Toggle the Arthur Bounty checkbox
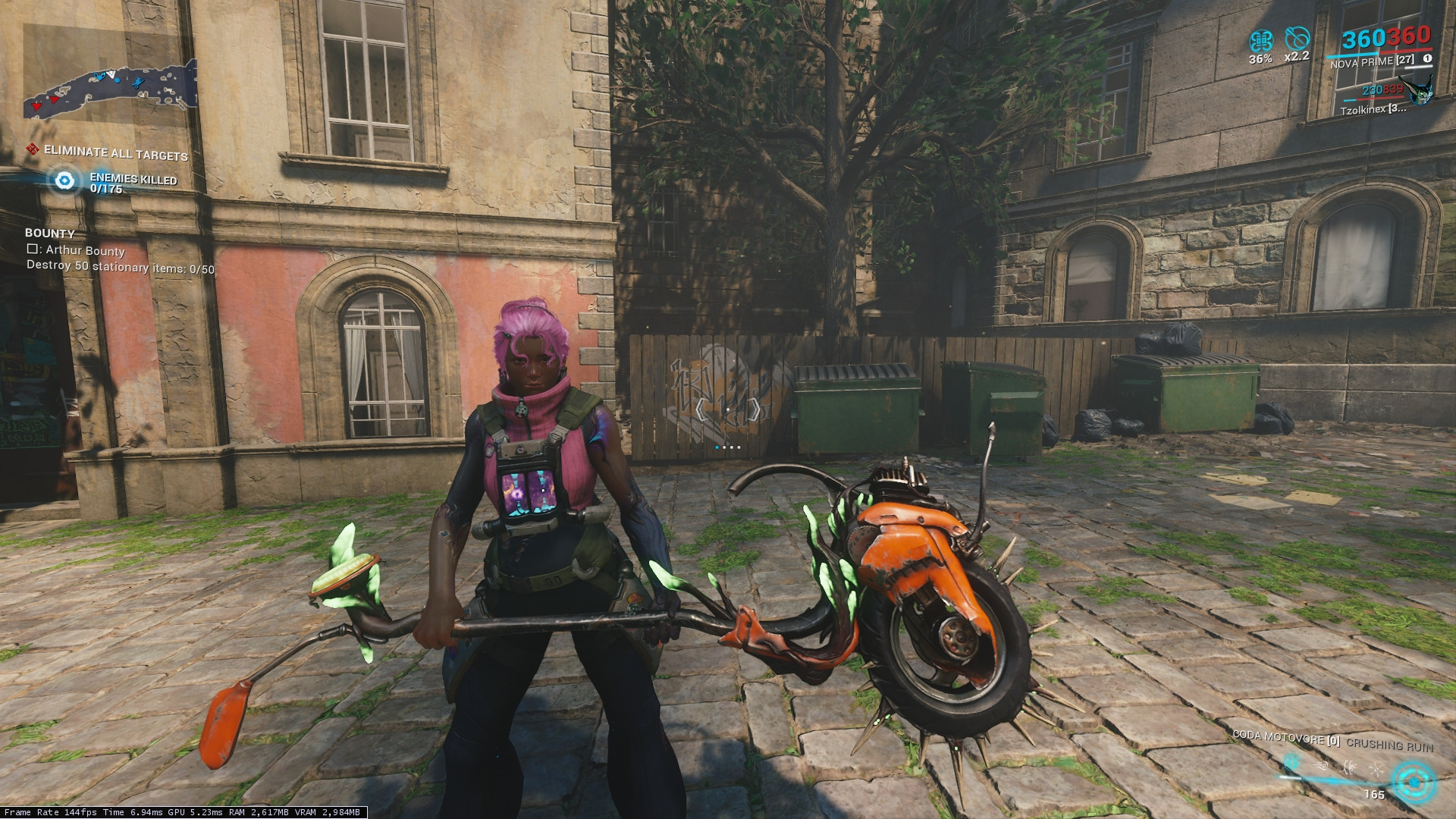This screenshot has width=1456, height=819. click(33, 249)
